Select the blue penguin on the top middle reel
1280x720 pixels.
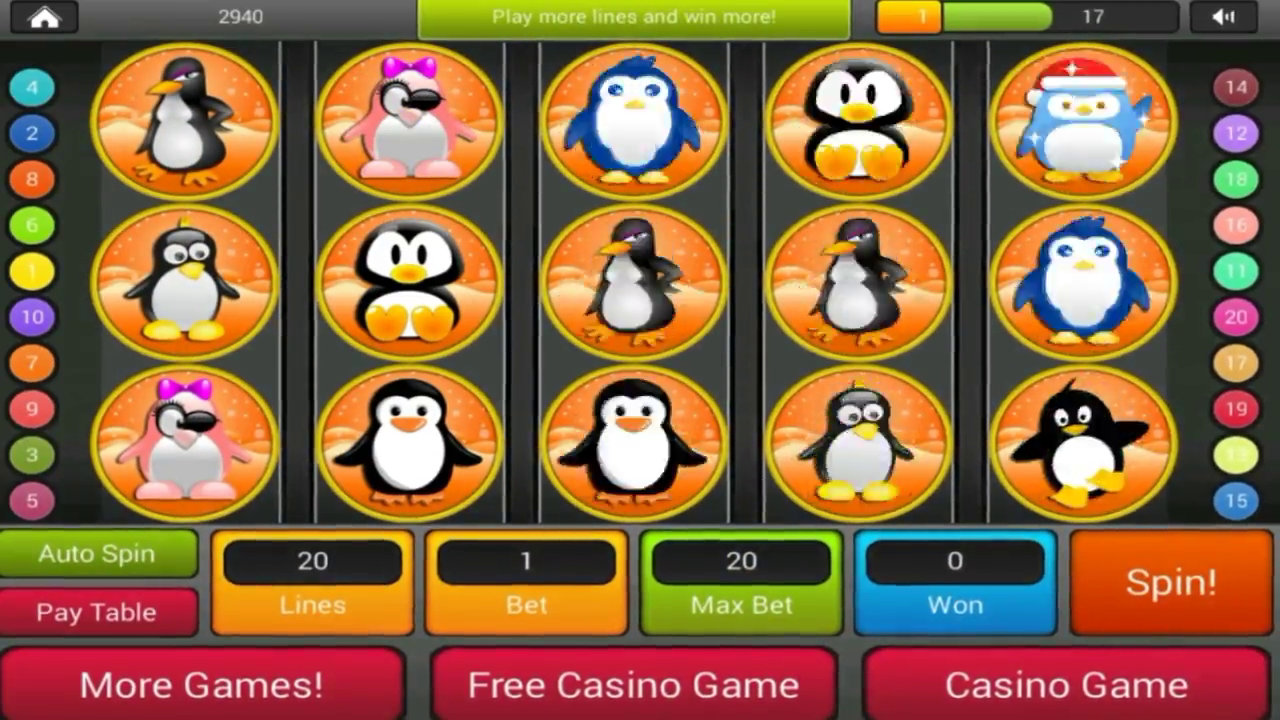click(x=634, y=118)
